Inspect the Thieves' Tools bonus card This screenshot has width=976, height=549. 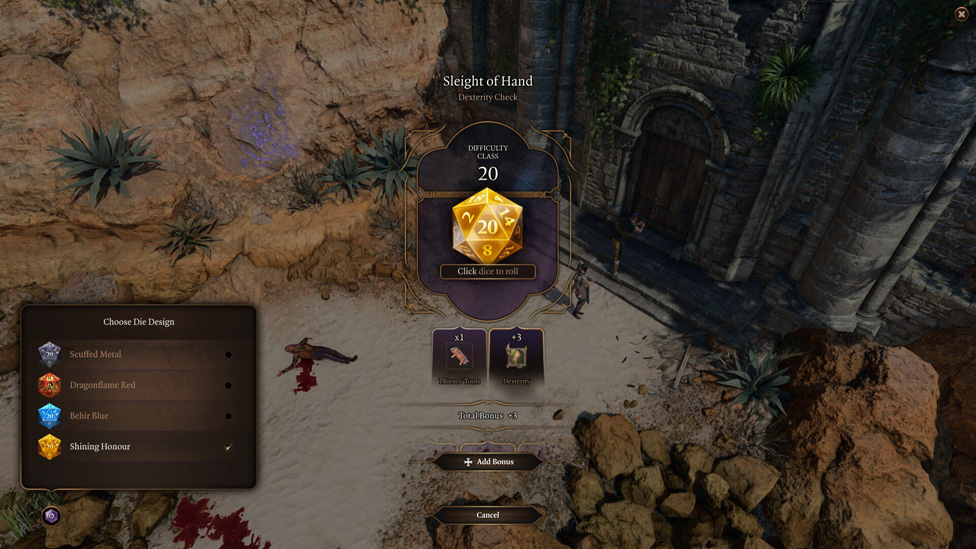pyautogui.click(x=460, y=357)
